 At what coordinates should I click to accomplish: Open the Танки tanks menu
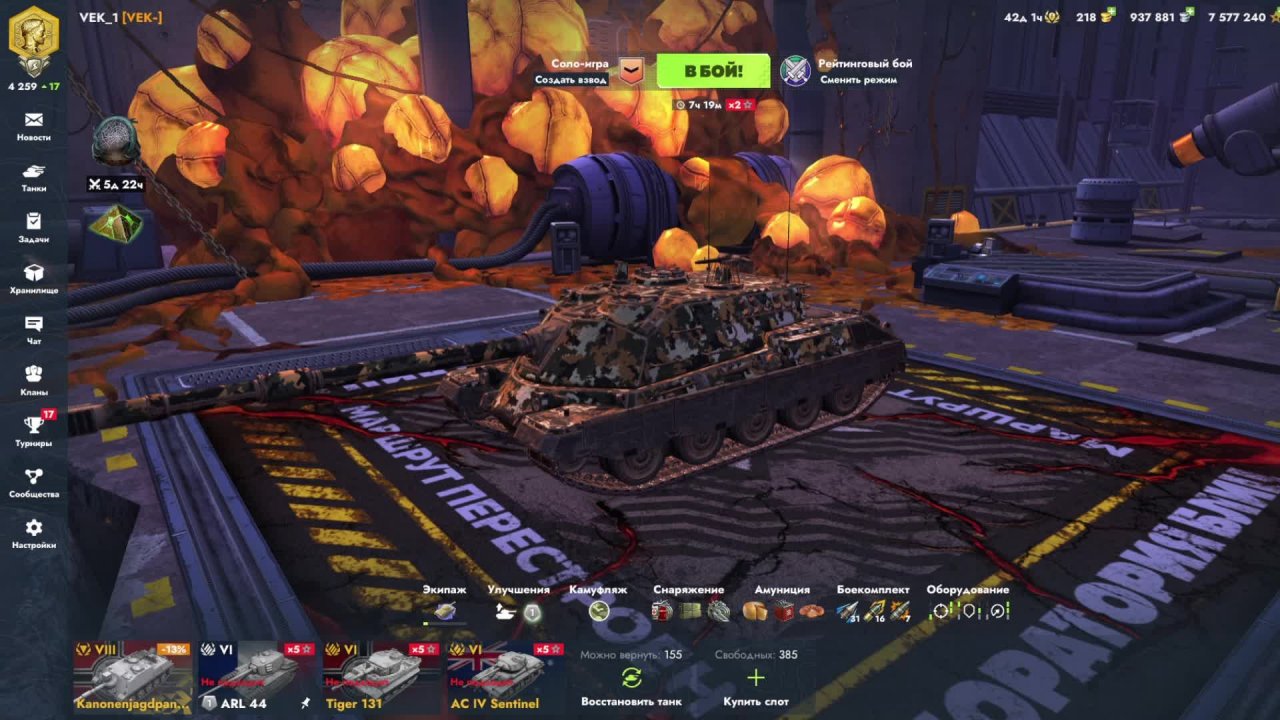tap(34, 177)
